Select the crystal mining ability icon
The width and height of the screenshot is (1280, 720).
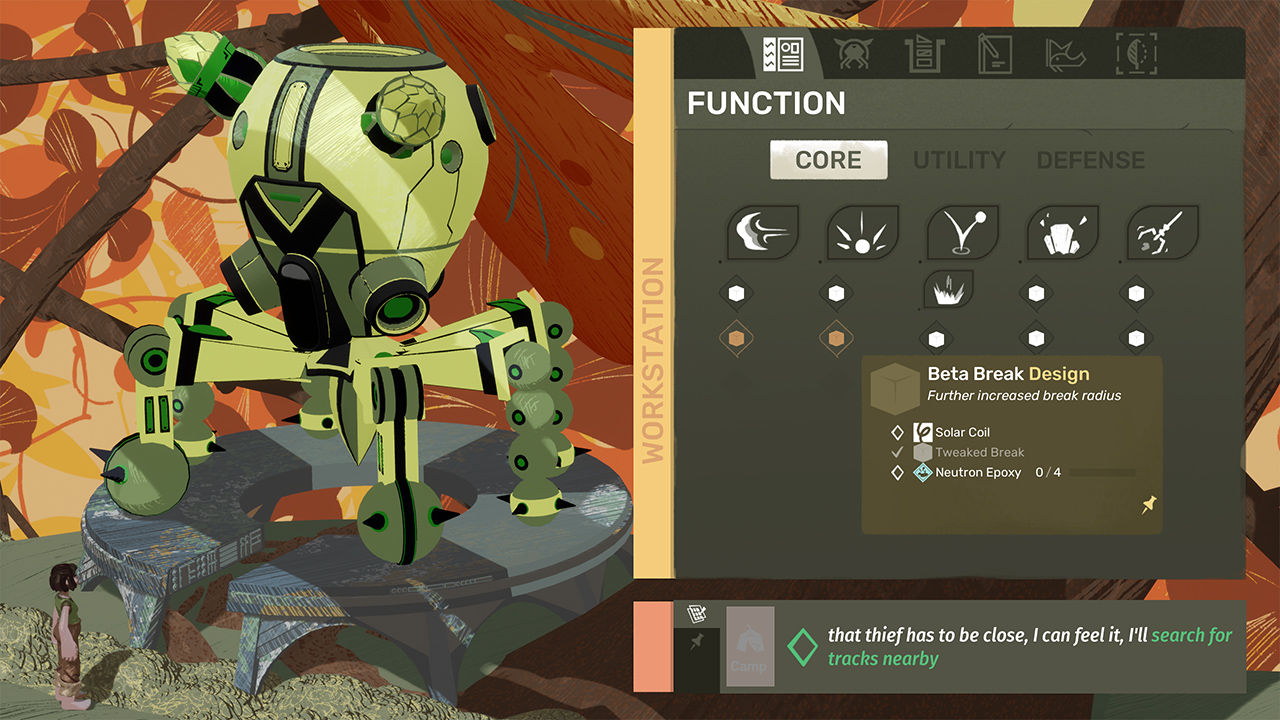coord(1063,233)
